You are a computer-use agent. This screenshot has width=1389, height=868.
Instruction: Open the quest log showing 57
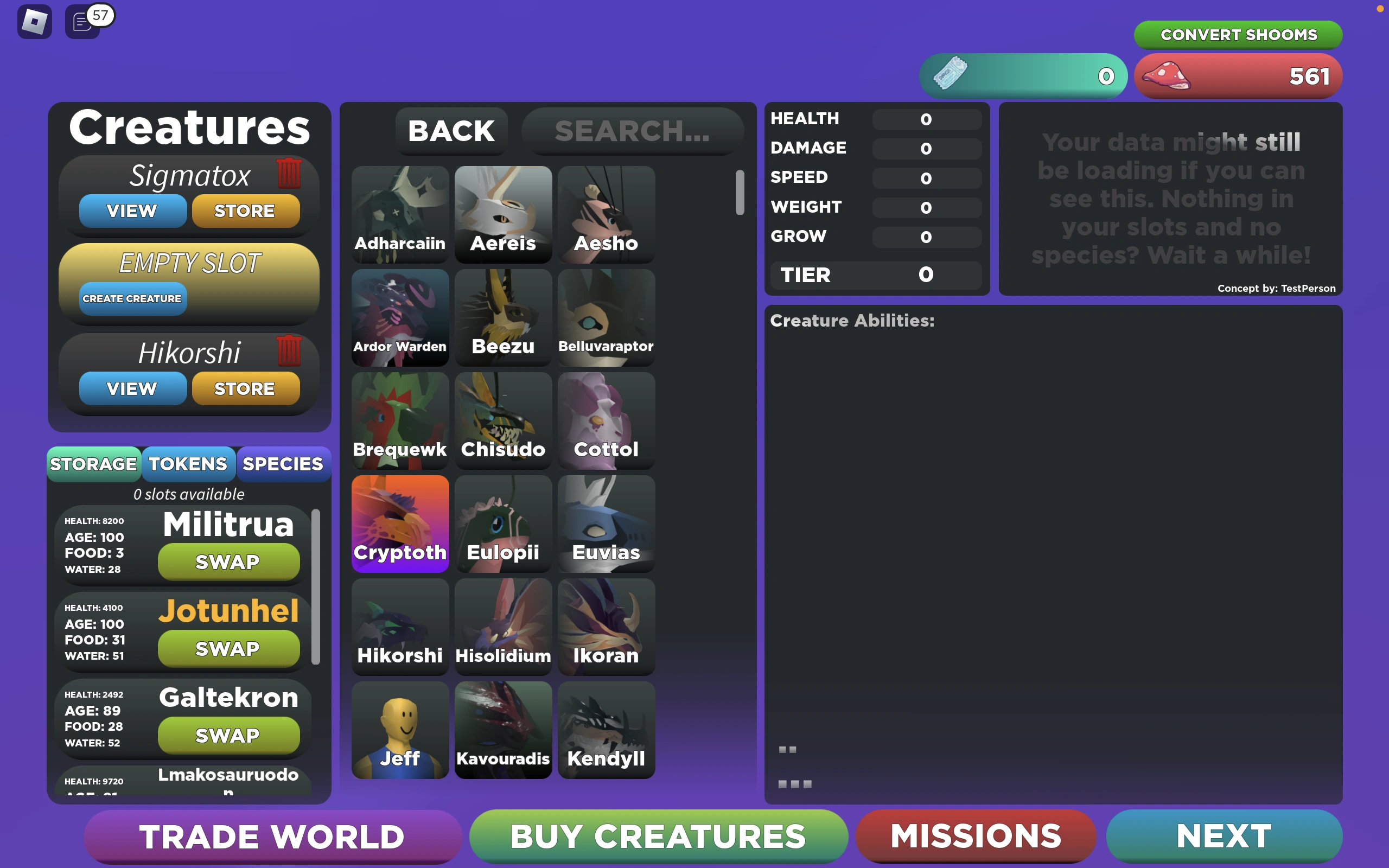click(x=82, y=22)
